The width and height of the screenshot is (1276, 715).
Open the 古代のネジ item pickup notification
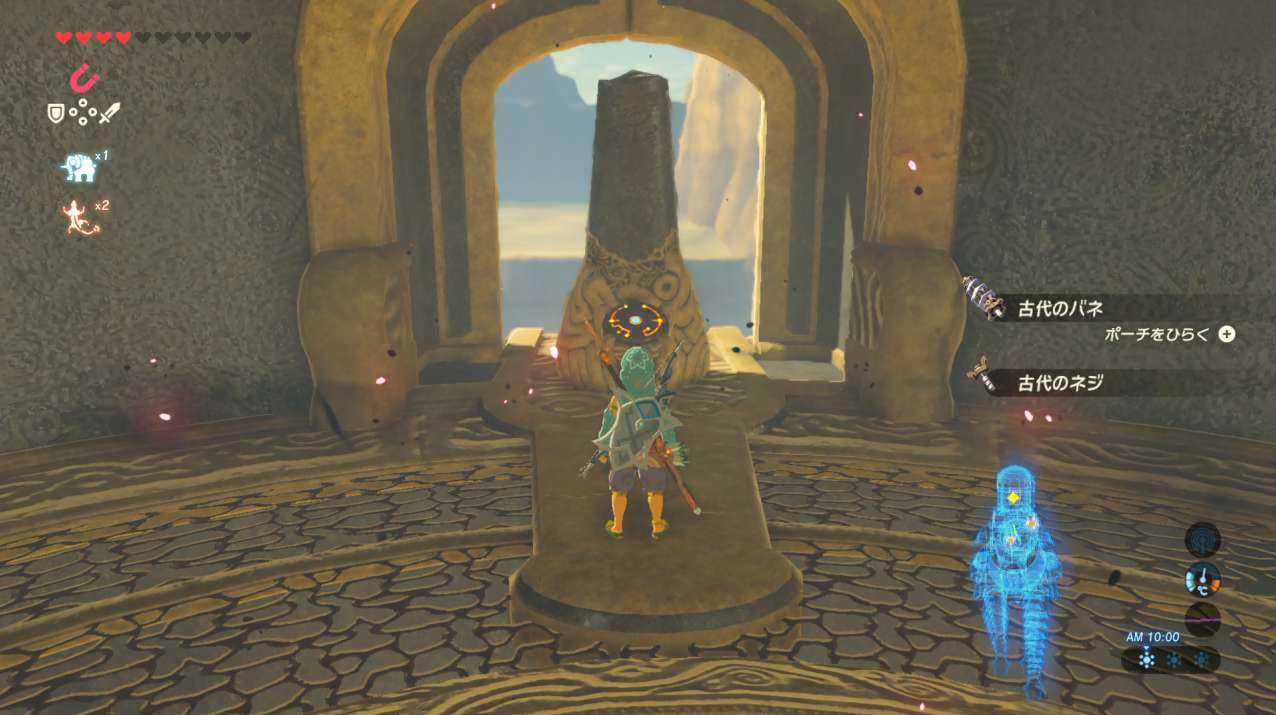click(1060, 382)
